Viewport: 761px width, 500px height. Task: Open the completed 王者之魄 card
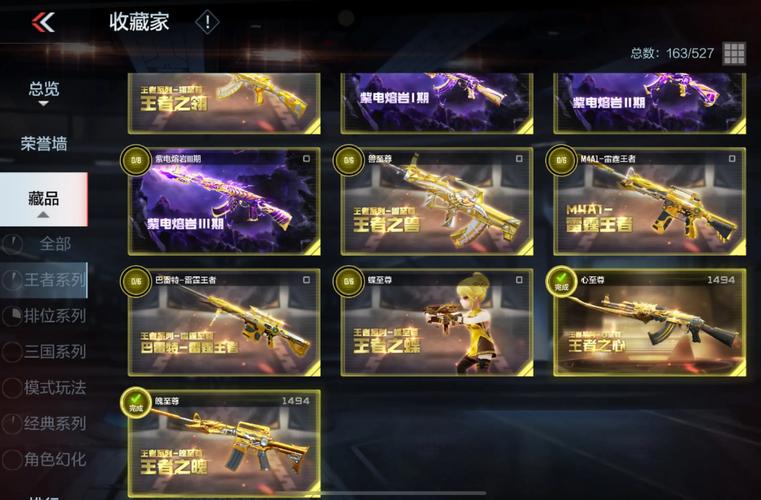tap(224, 443)
